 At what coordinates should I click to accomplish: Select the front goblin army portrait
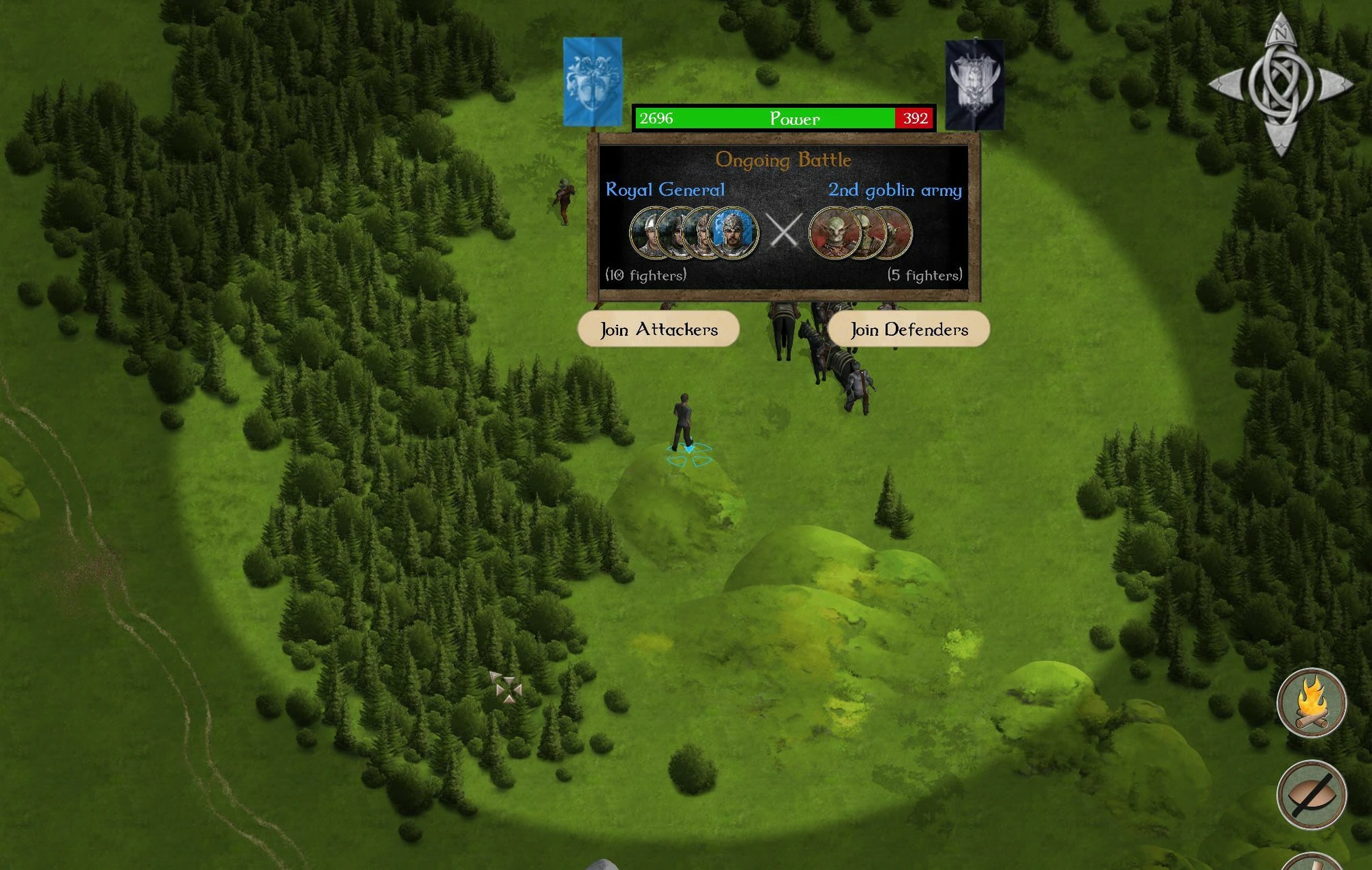pyautogui.click(x=834, y=233)
